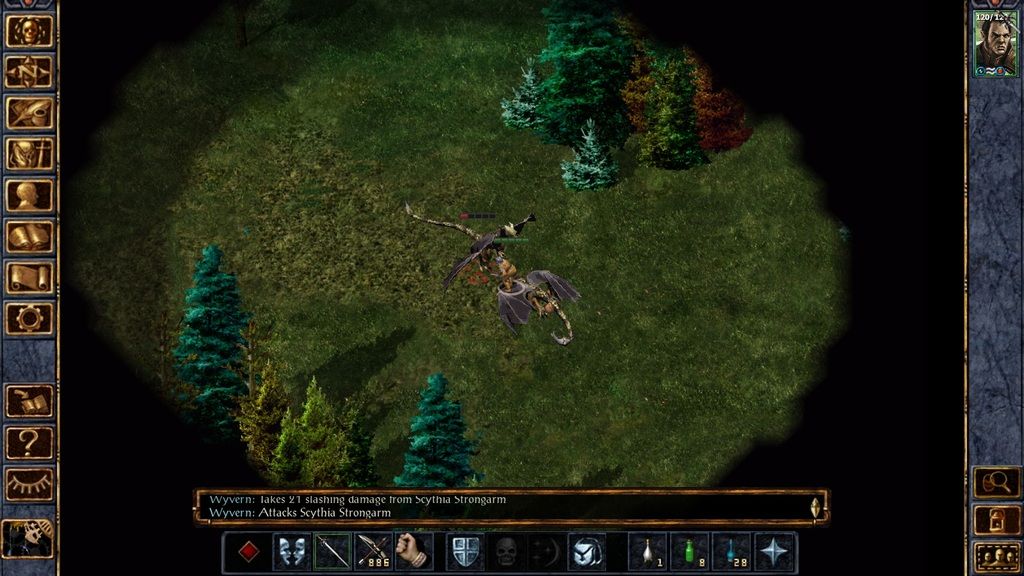Image resolution: width=1024 pixels, height=576 pixels.
Task: Click the question mark help button
Action: coord(29,442)
